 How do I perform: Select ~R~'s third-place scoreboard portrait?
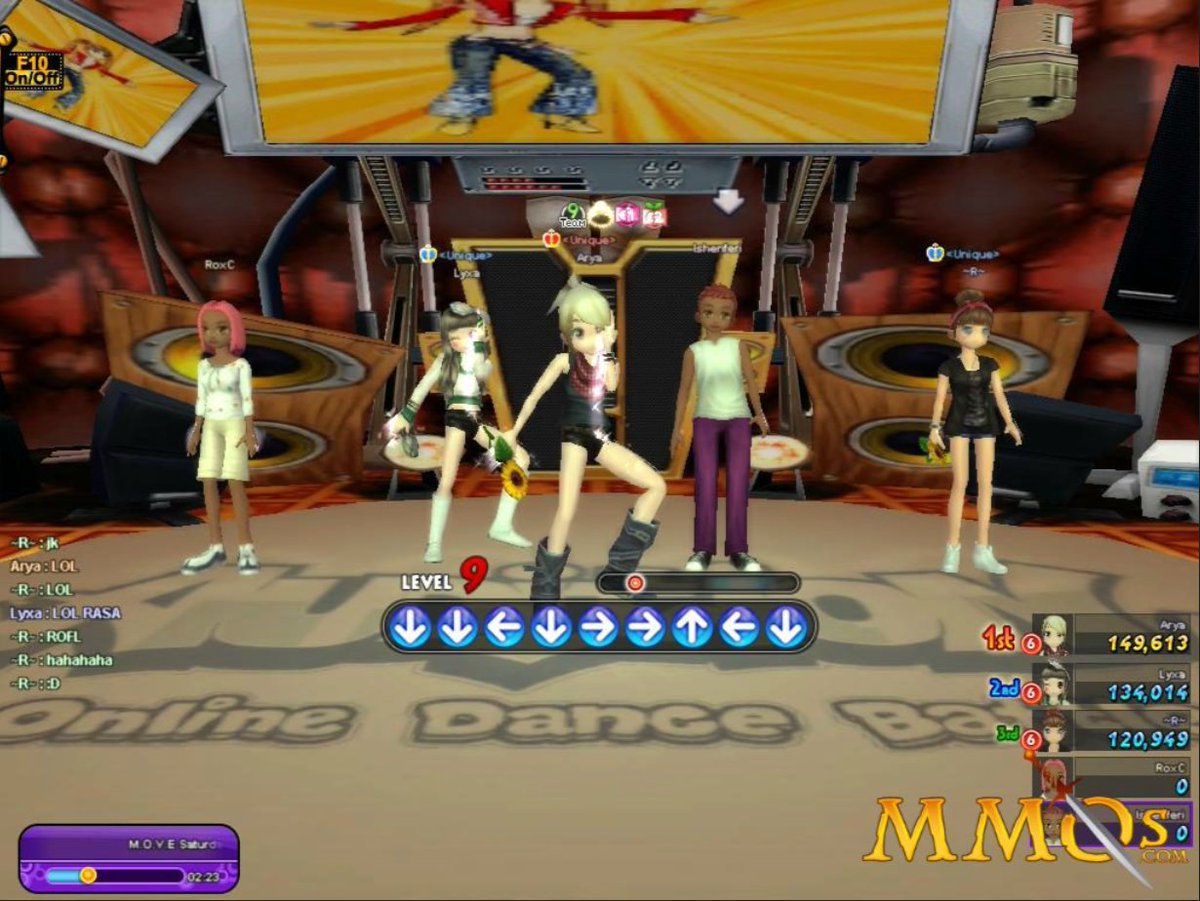[1054, 733]
